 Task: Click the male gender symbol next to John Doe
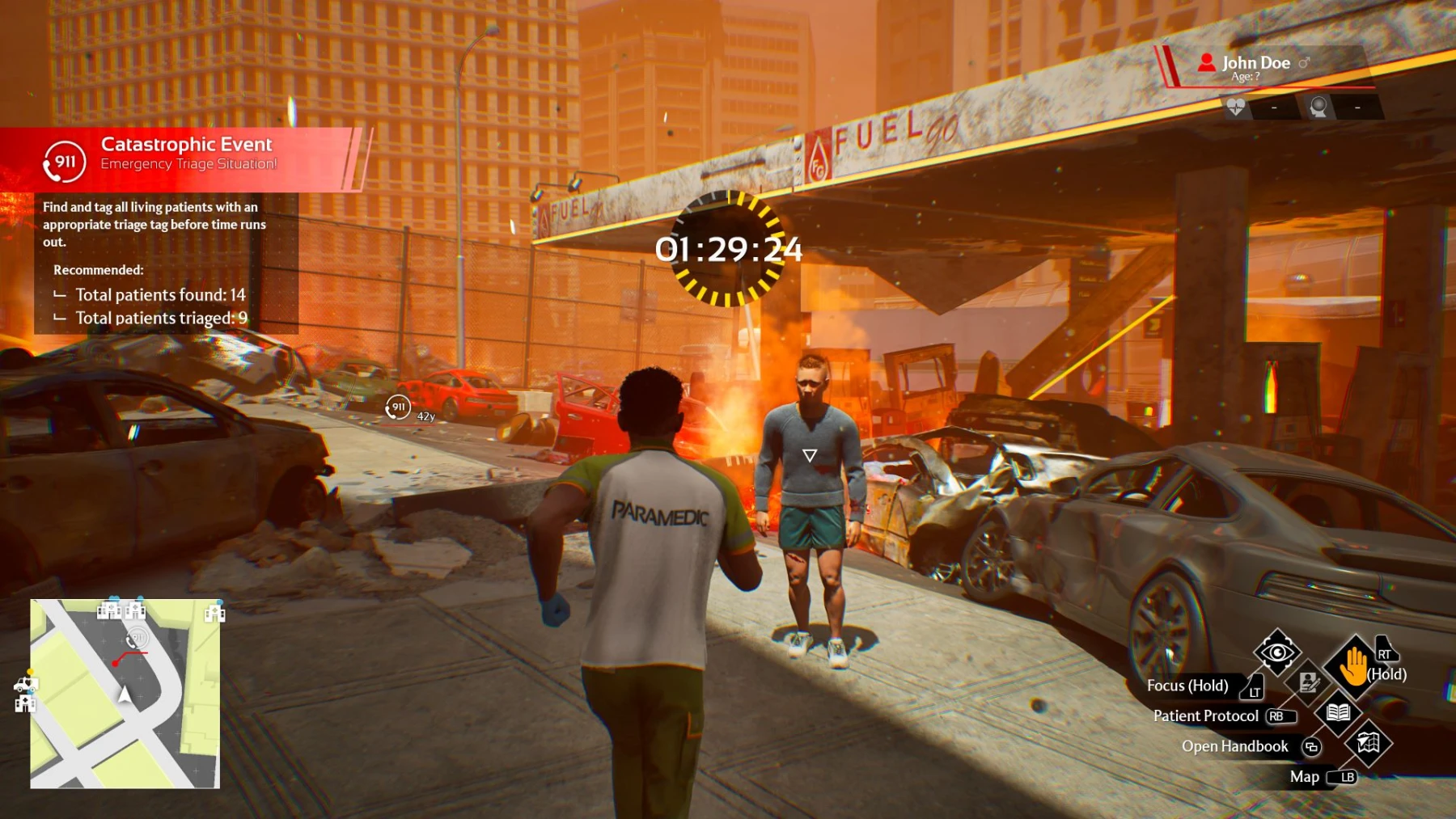click(x=1304, y=62)
